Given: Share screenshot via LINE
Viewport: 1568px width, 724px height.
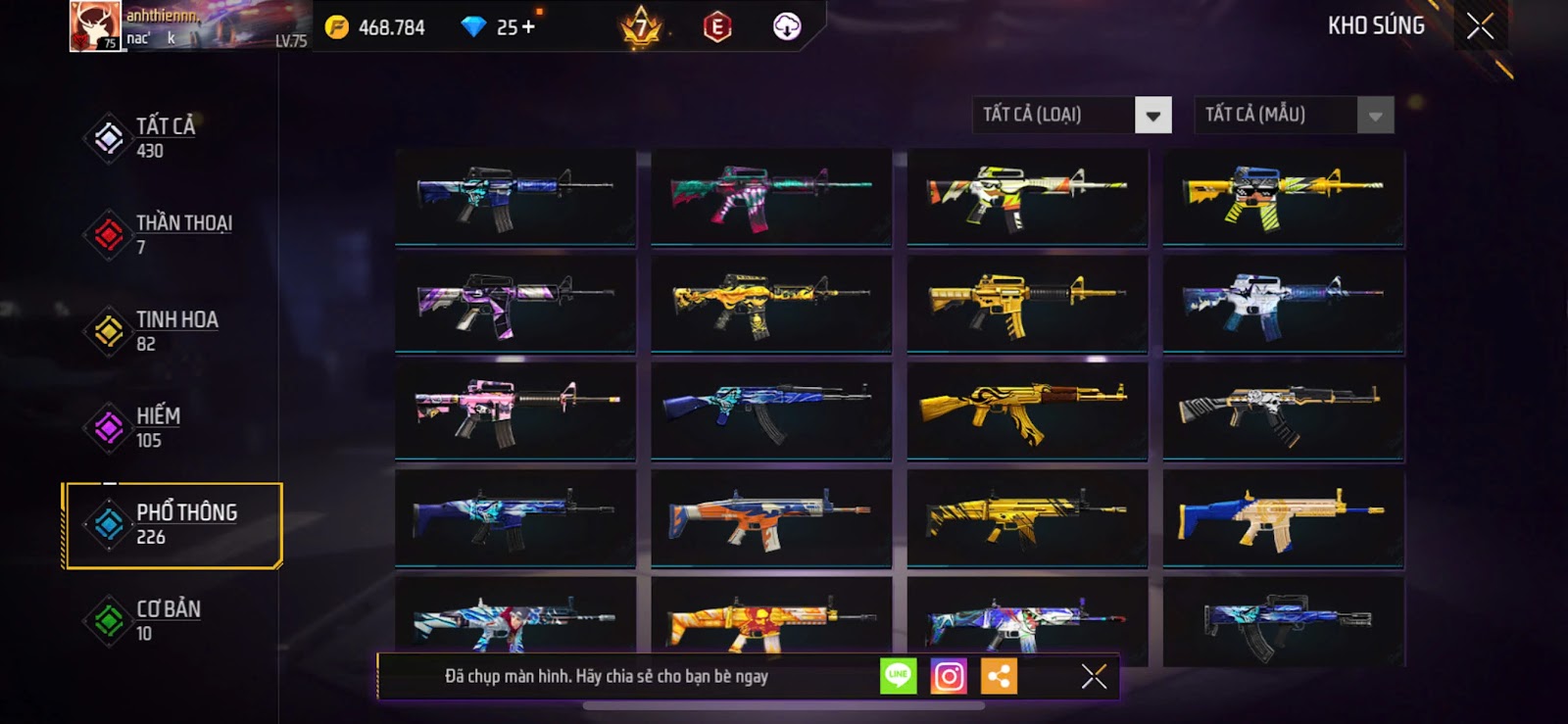Looking at the screenshot, I should click(898, 676).
